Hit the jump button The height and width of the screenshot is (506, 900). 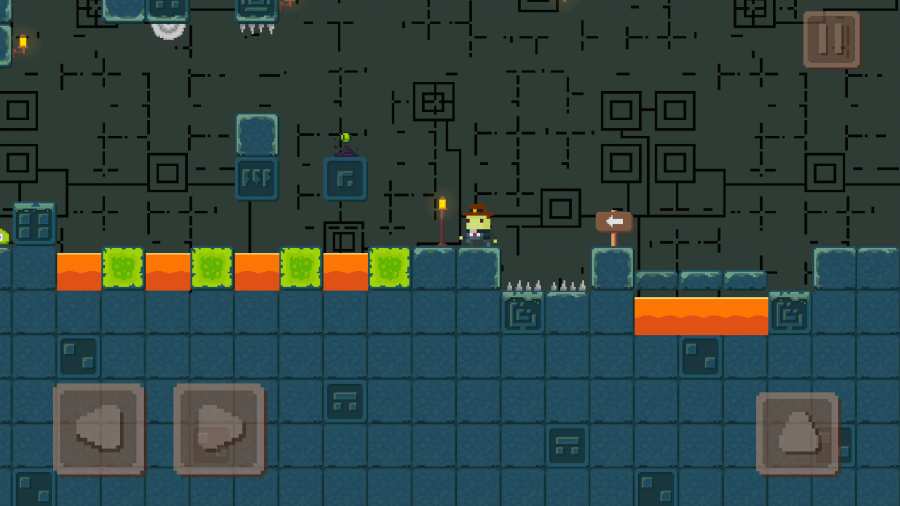(x=797, y=433)
